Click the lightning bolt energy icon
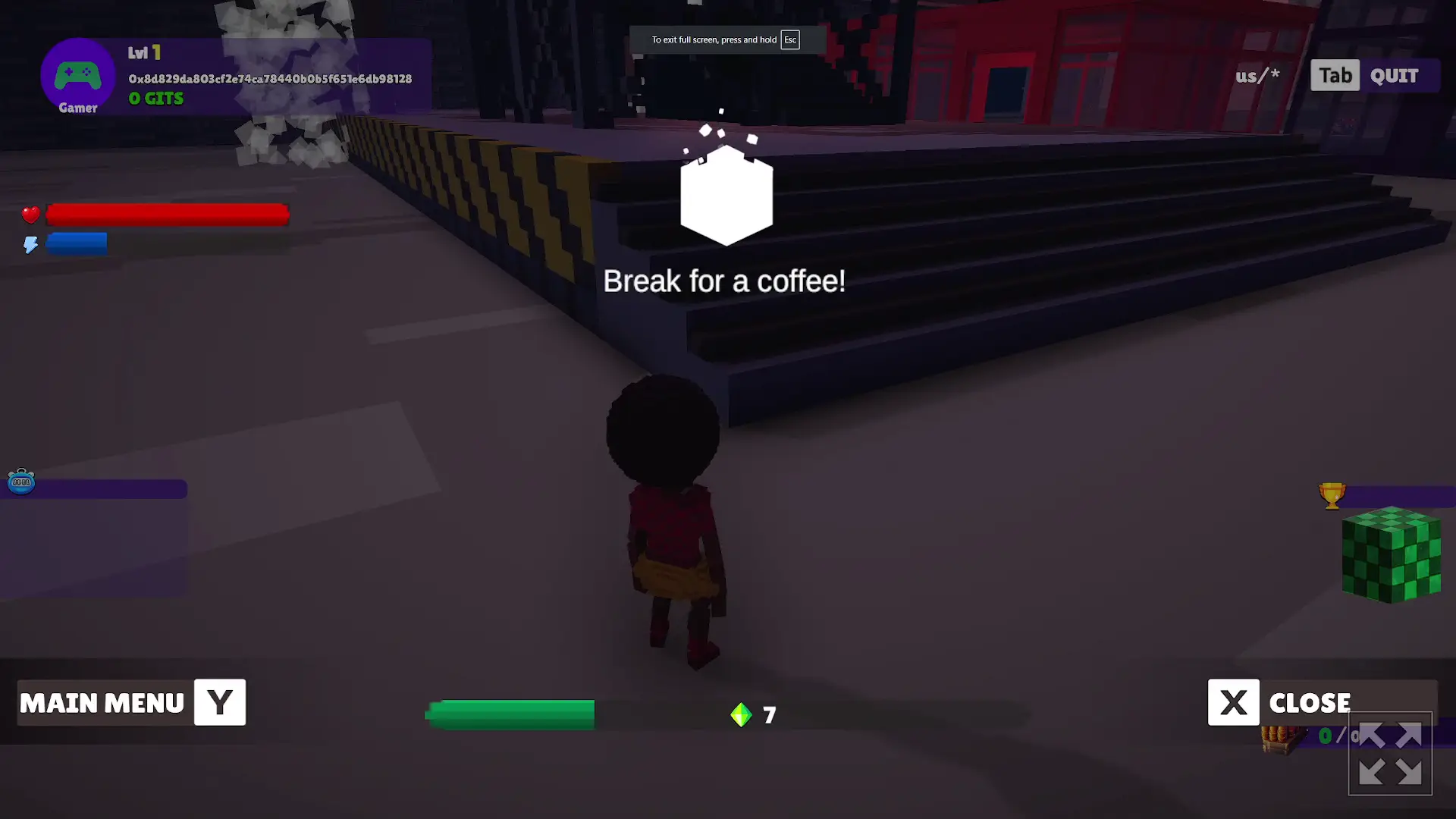This screenshot has height=819, width=1456. click(x=30, y=243)
